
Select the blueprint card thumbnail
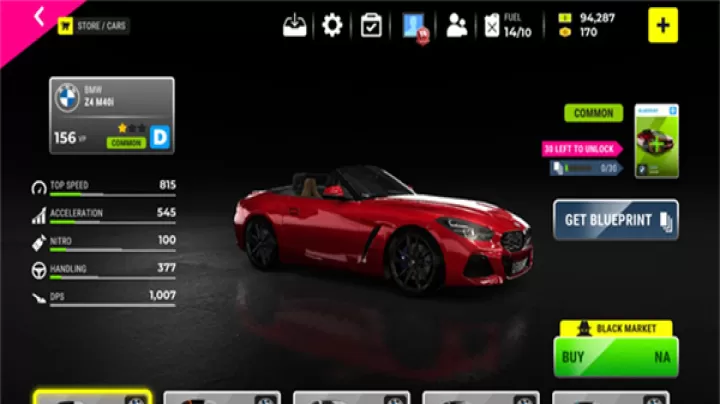pos(656,141)
